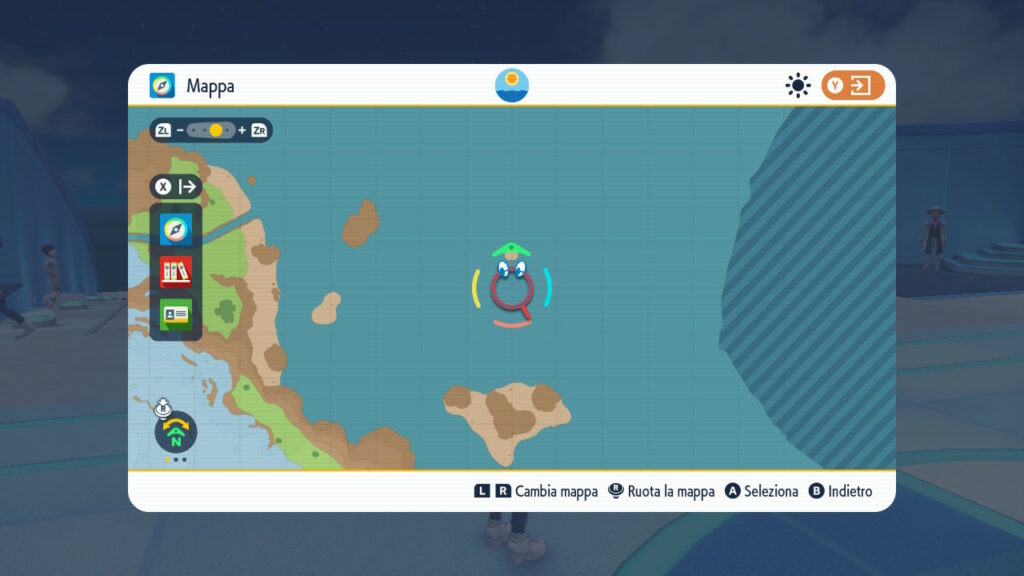
Task: Click the sun and sea icon in header
Action: point(512,86)
